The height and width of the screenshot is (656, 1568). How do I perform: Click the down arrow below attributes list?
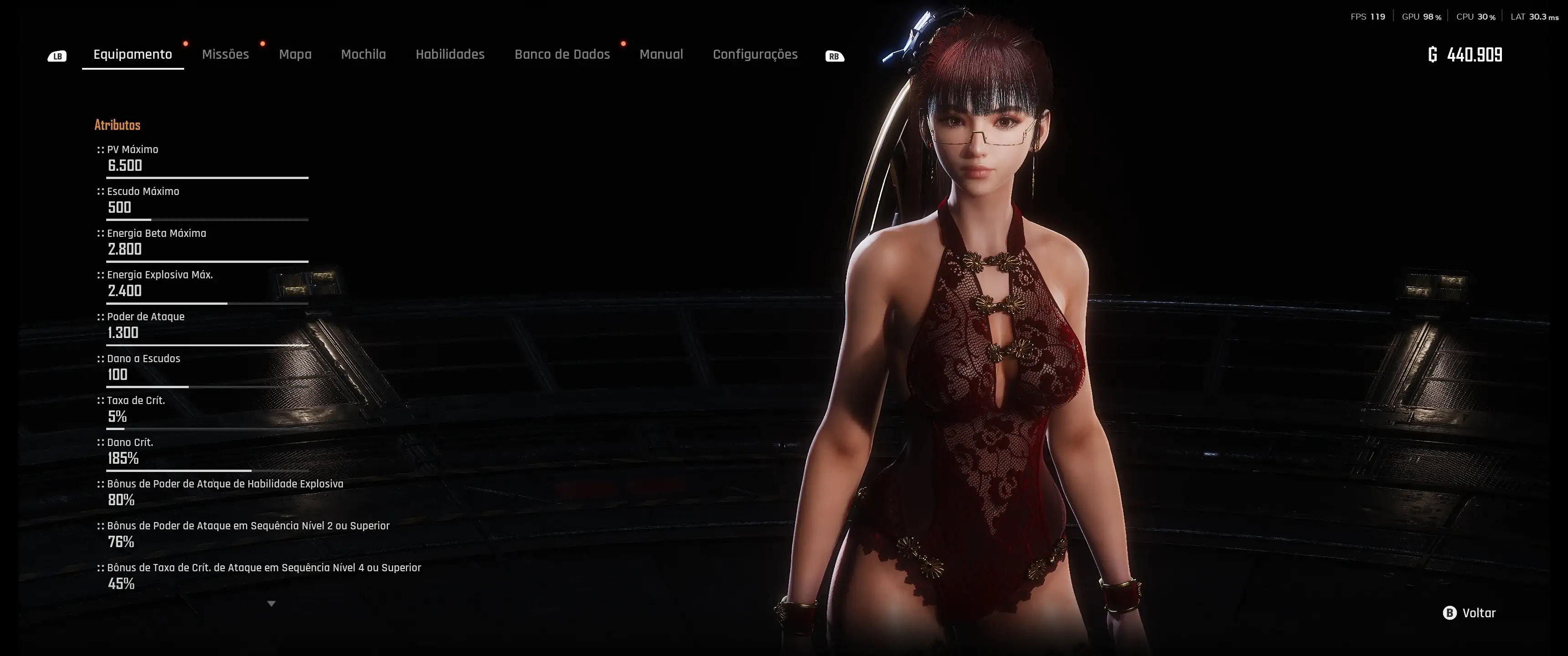coord(272,604)
